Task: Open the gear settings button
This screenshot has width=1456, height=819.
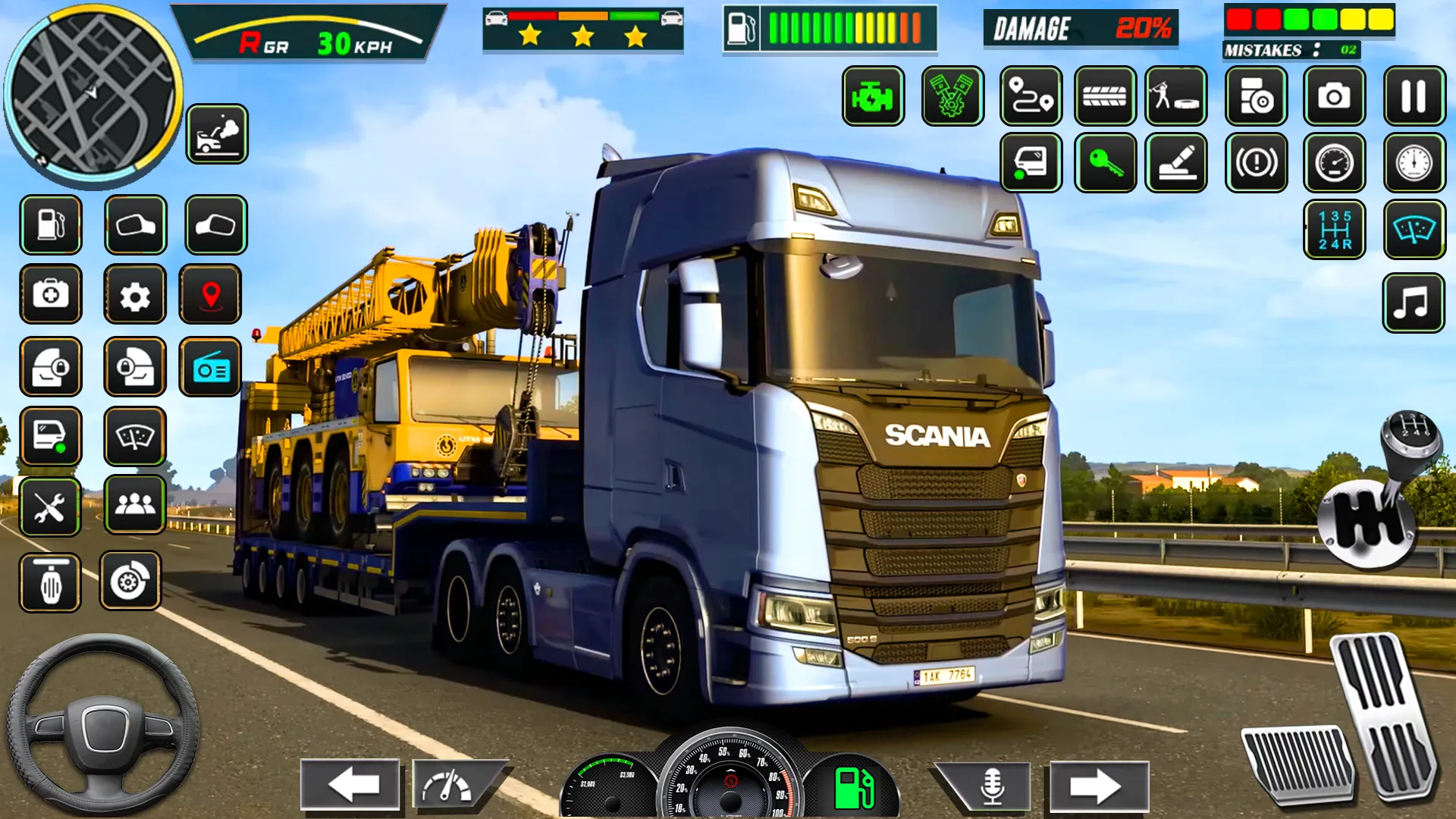Action: pyautogui.click(x=134, y=295)
